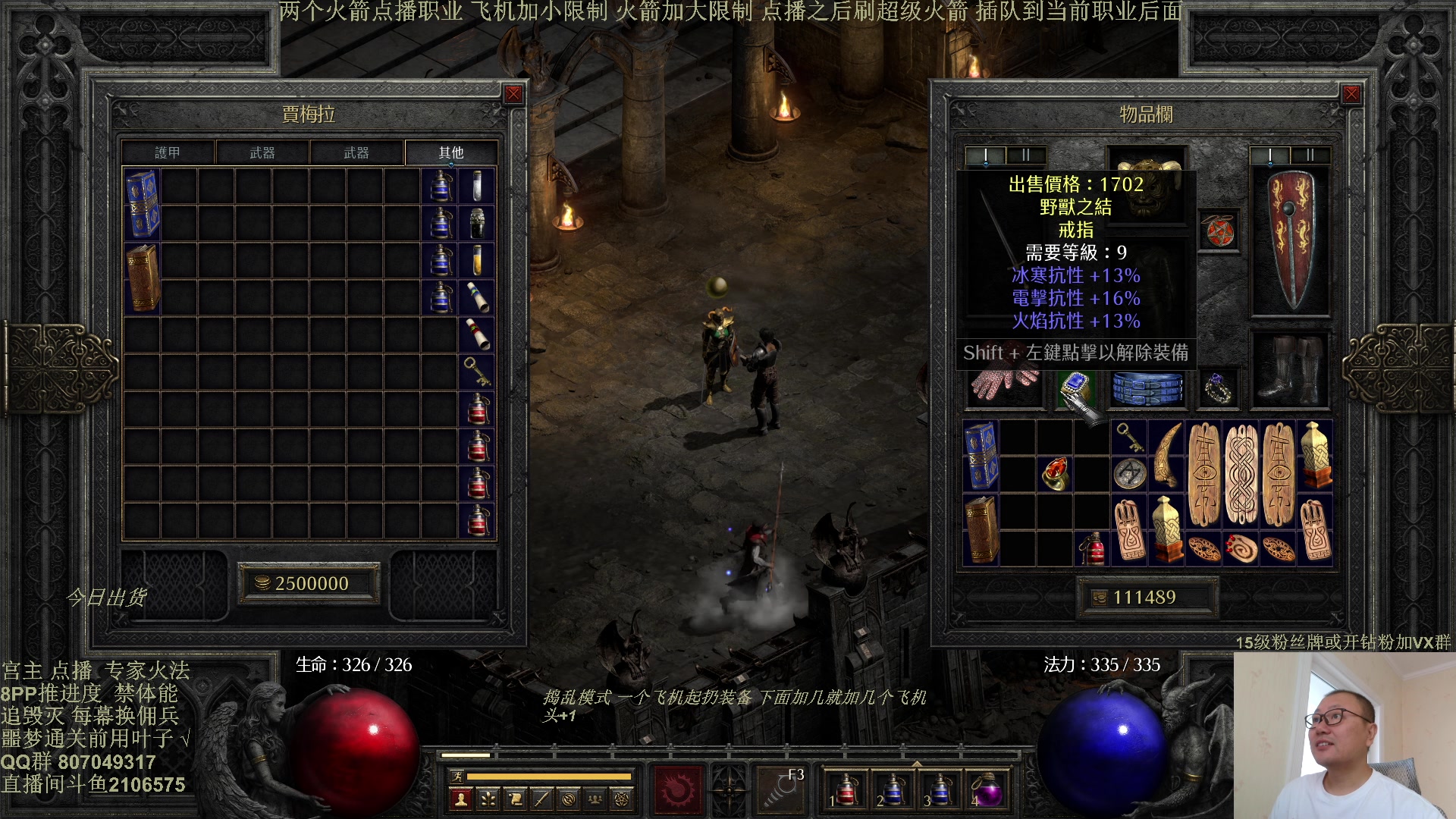Purchase the key from the vendor stock

(477, 372)
